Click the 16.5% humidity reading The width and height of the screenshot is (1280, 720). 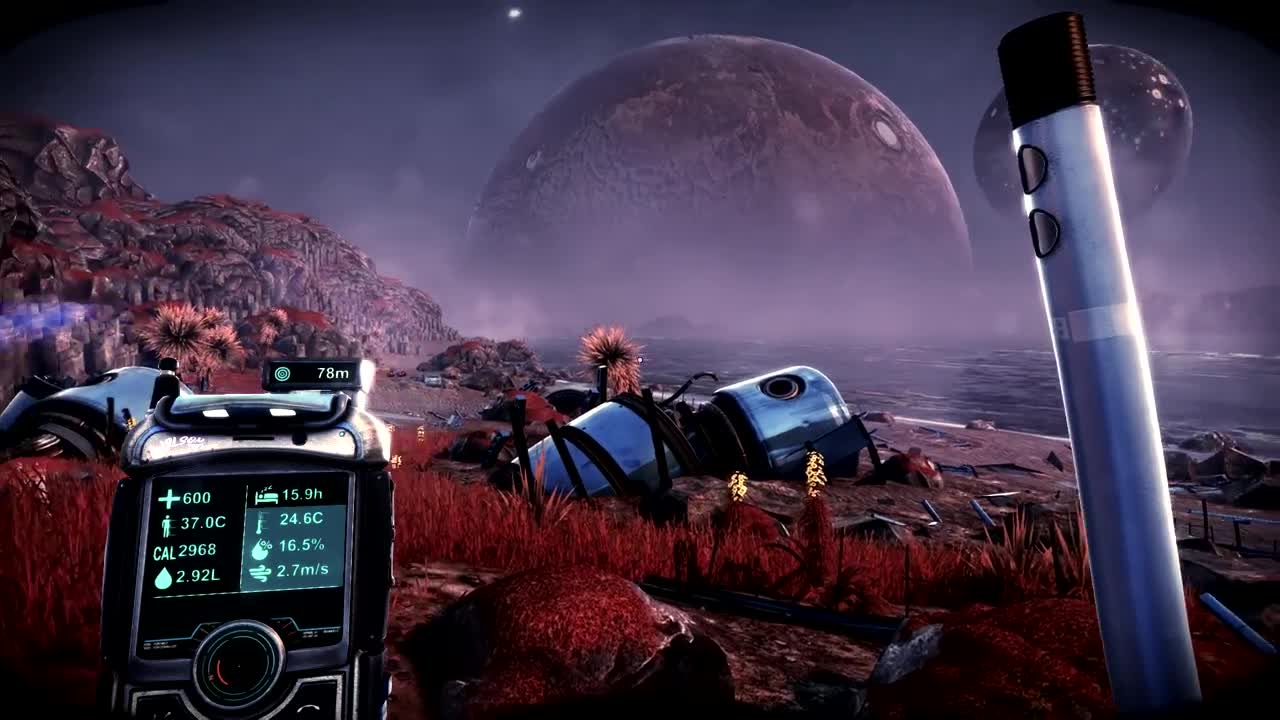tap(303, 547)
